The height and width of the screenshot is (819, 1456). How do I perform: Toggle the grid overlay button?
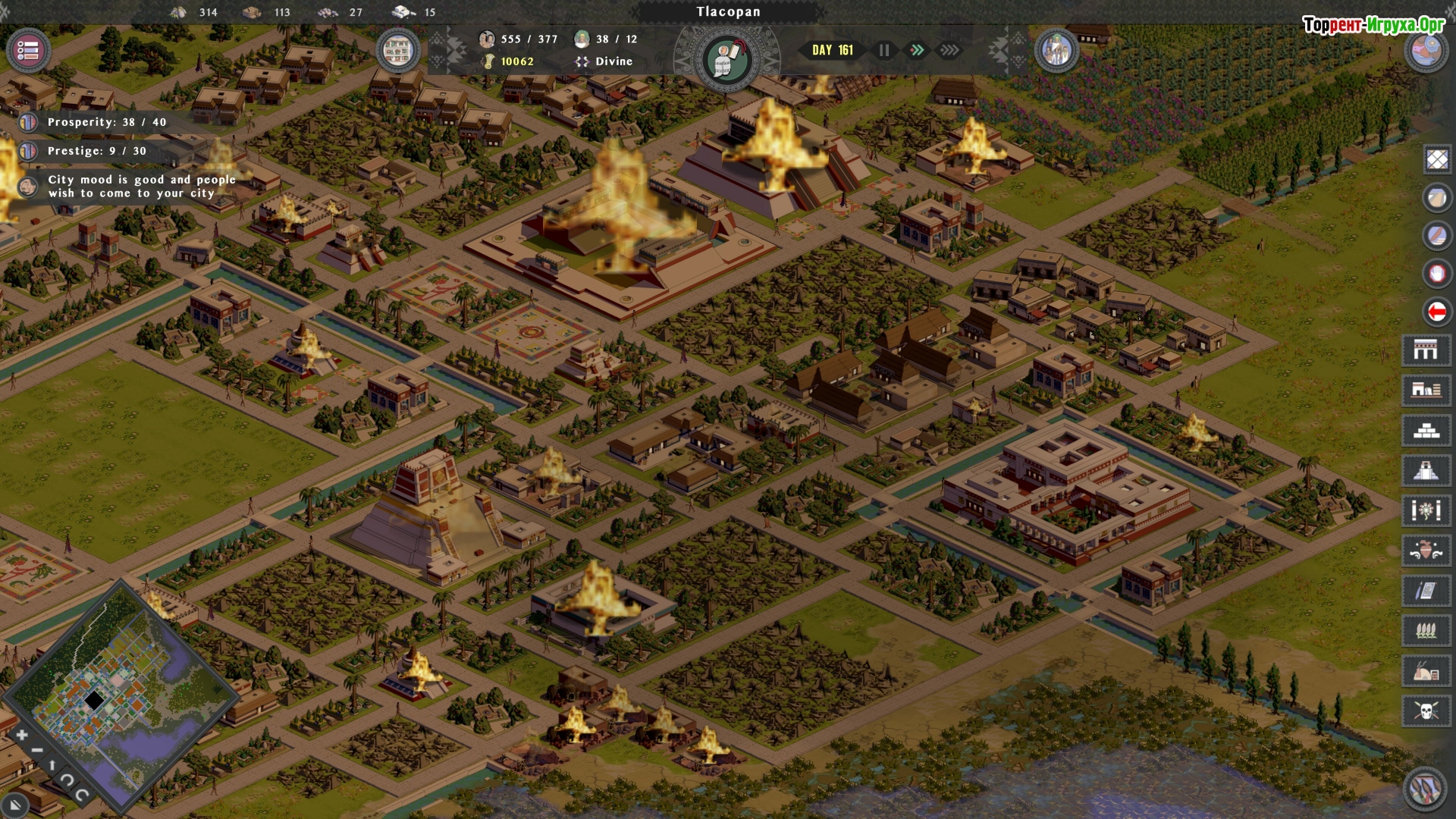tap(1437, 159)
